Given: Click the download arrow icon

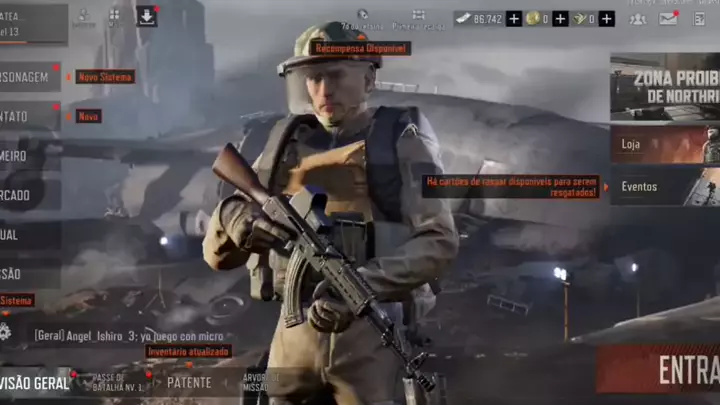Looking at the screenshot, I should [x=146, y=17].
